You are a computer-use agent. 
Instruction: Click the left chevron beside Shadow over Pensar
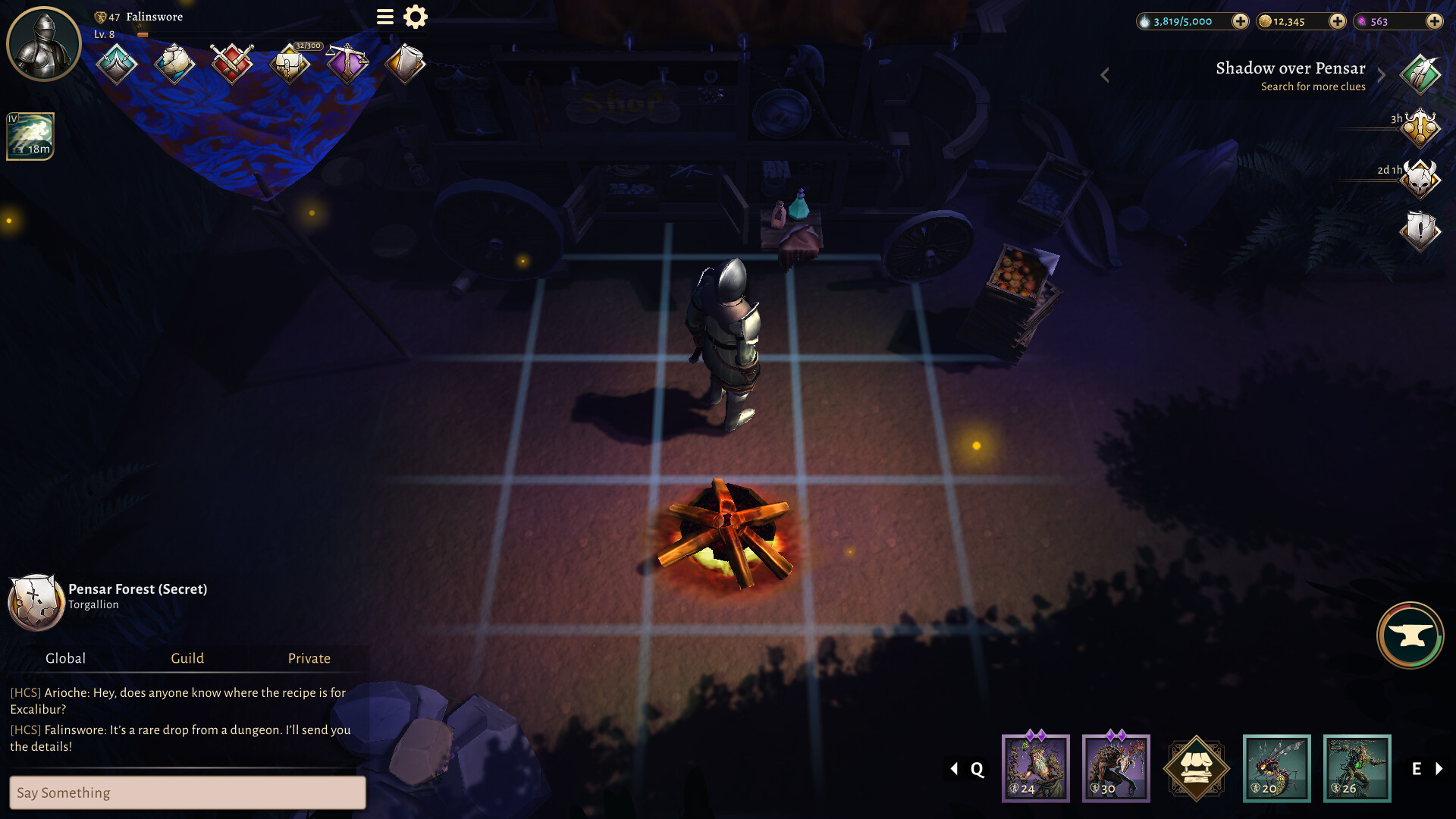(x=1105, y=74)
